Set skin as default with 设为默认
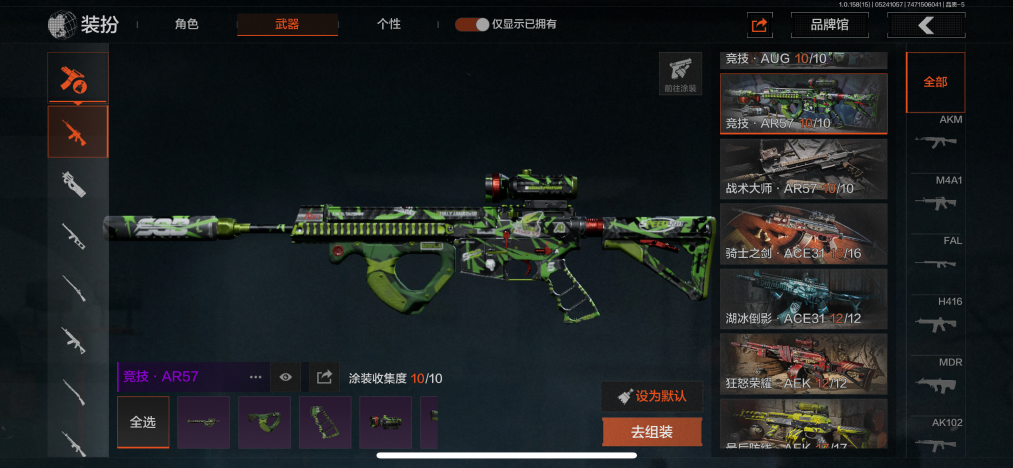Screen dimensions: 1013x468 [652, 396]
